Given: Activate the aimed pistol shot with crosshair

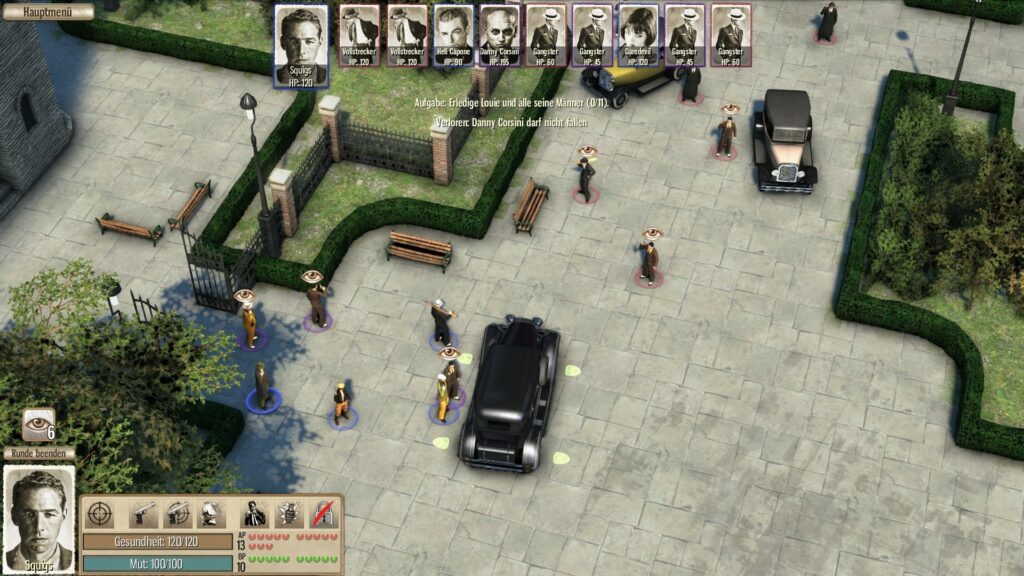Looking at the screenshot, I should (x=178, y=513).
